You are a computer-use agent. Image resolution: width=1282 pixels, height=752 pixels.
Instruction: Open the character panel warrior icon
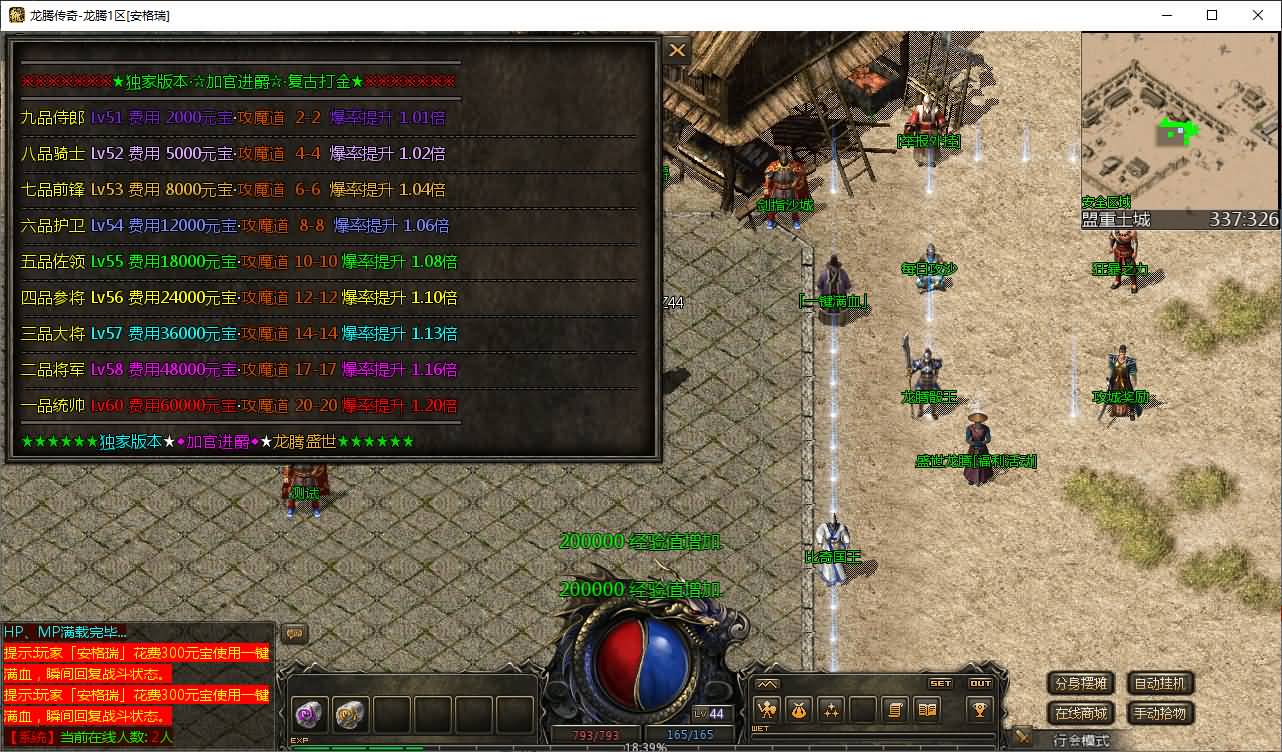[767, 709]
